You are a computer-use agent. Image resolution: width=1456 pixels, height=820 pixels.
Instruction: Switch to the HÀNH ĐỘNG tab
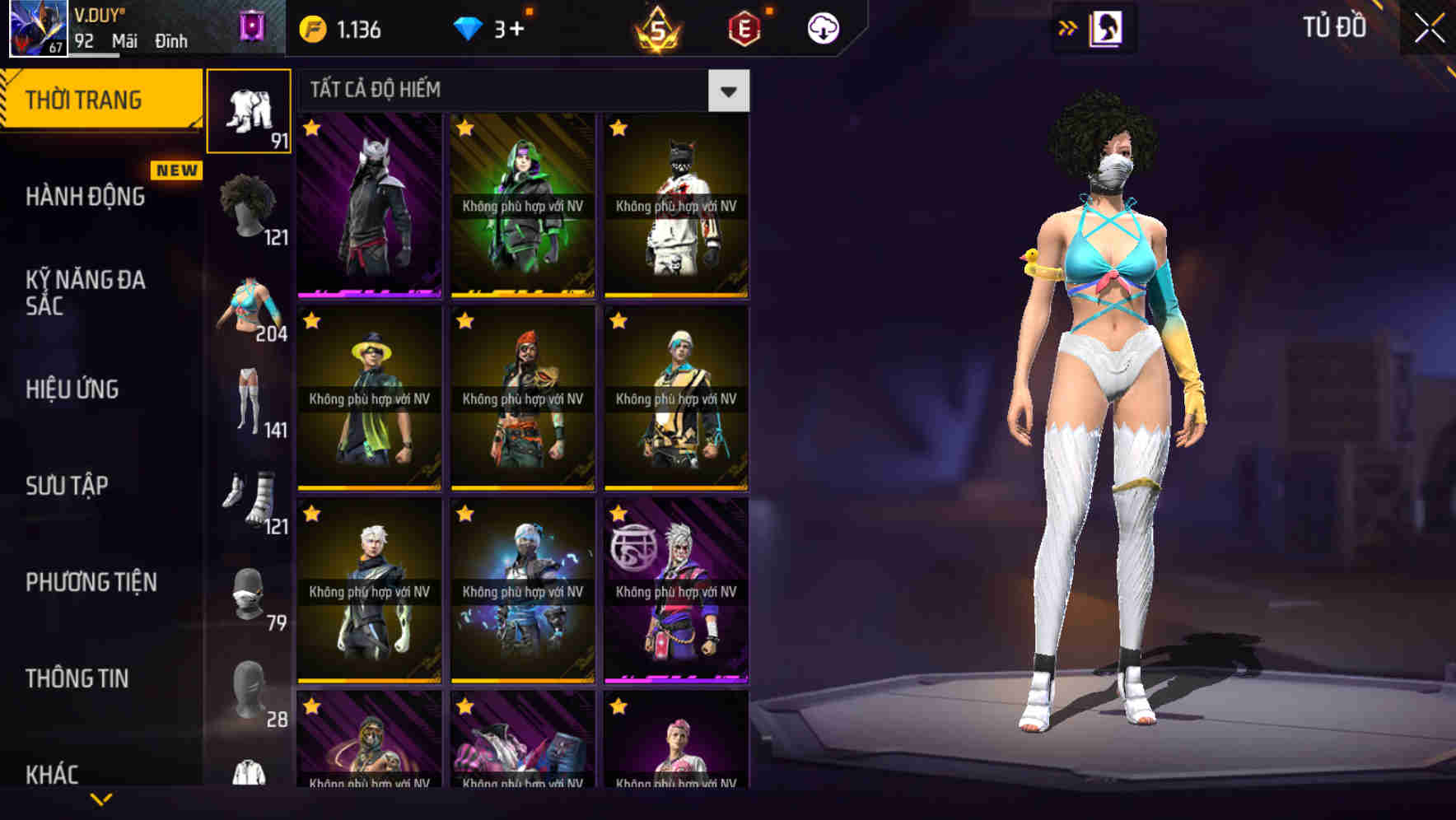pyautogui.click(x=85, y=198)
